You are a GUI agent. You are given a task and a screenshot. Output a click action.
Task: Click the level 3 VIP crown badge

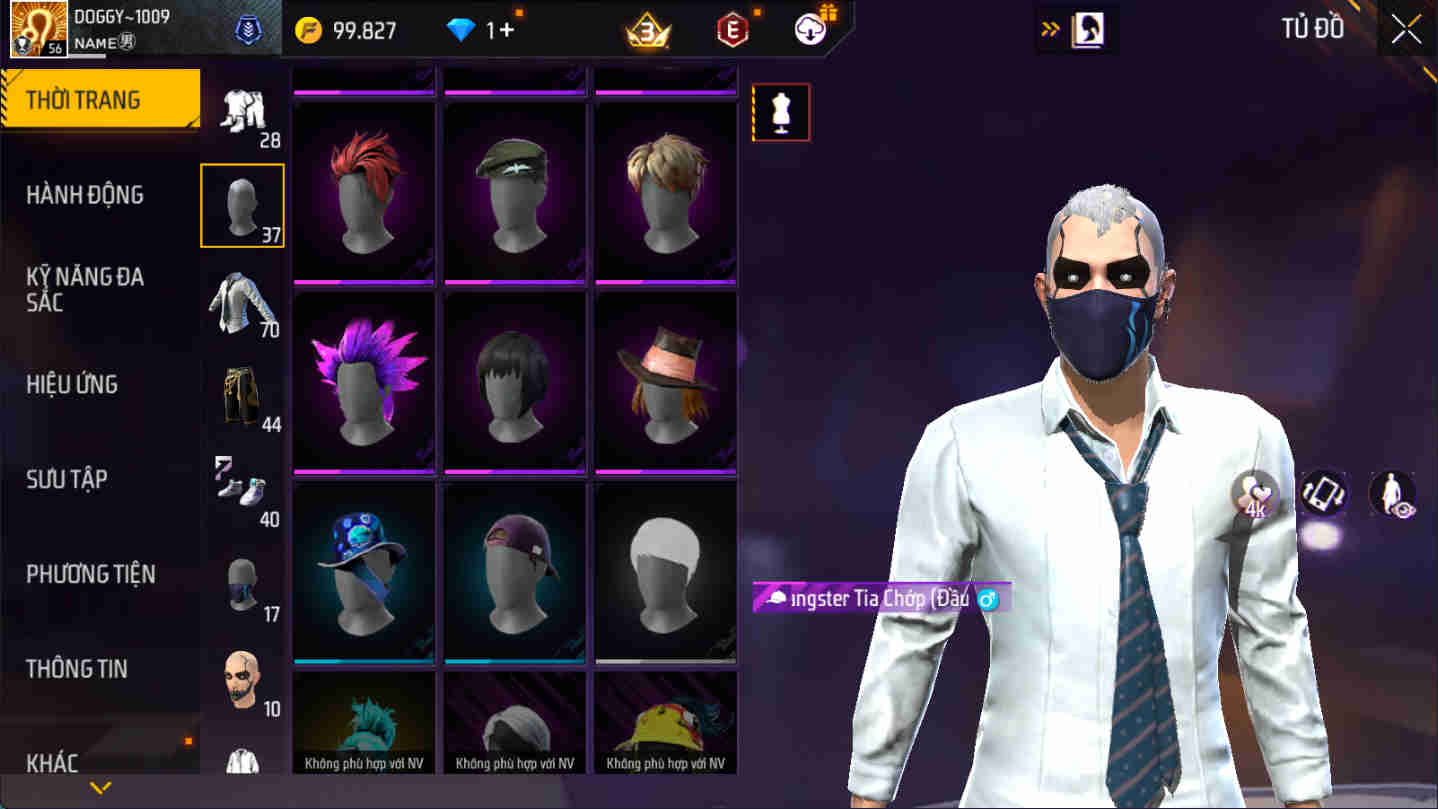pos(647,28)
